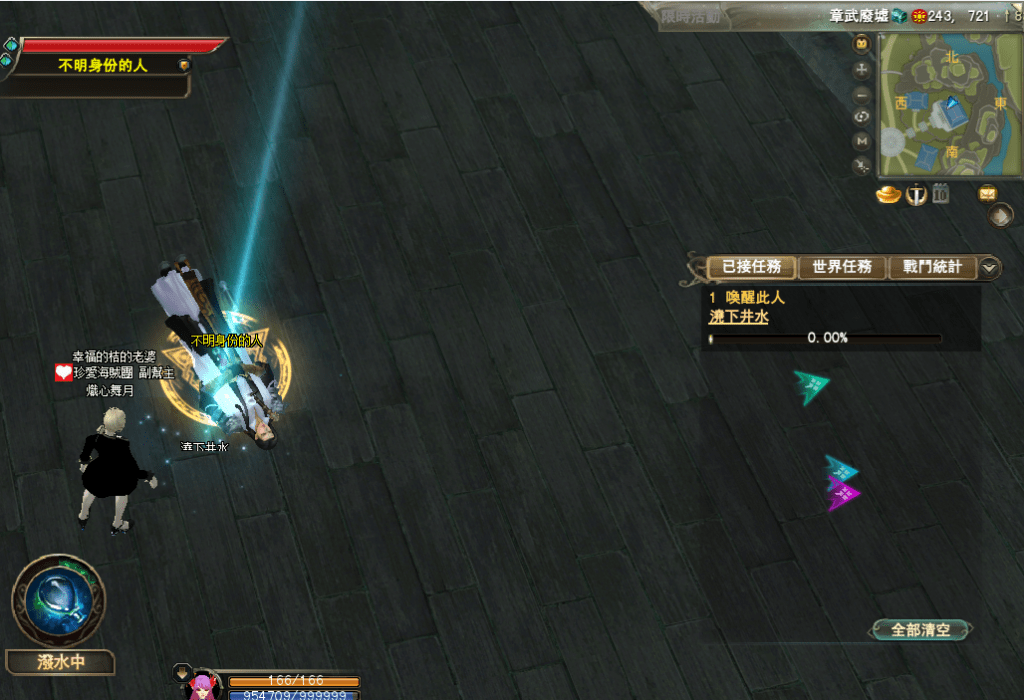Image resolution: width=1024 pixels, height=700 pixels.
Task: Open the 世界任務 tab
Action: click(x=842, y=267)
